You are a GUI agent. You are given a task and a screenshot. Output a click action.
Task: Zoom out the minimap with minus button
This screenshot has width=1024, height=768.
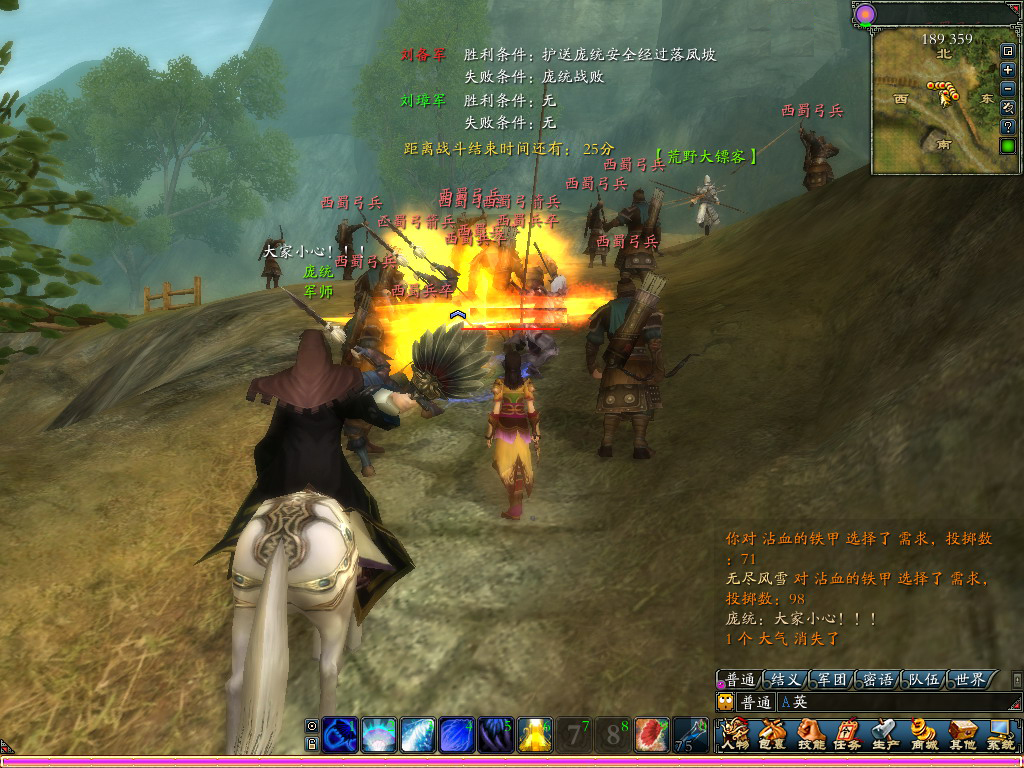point(1008,89)
